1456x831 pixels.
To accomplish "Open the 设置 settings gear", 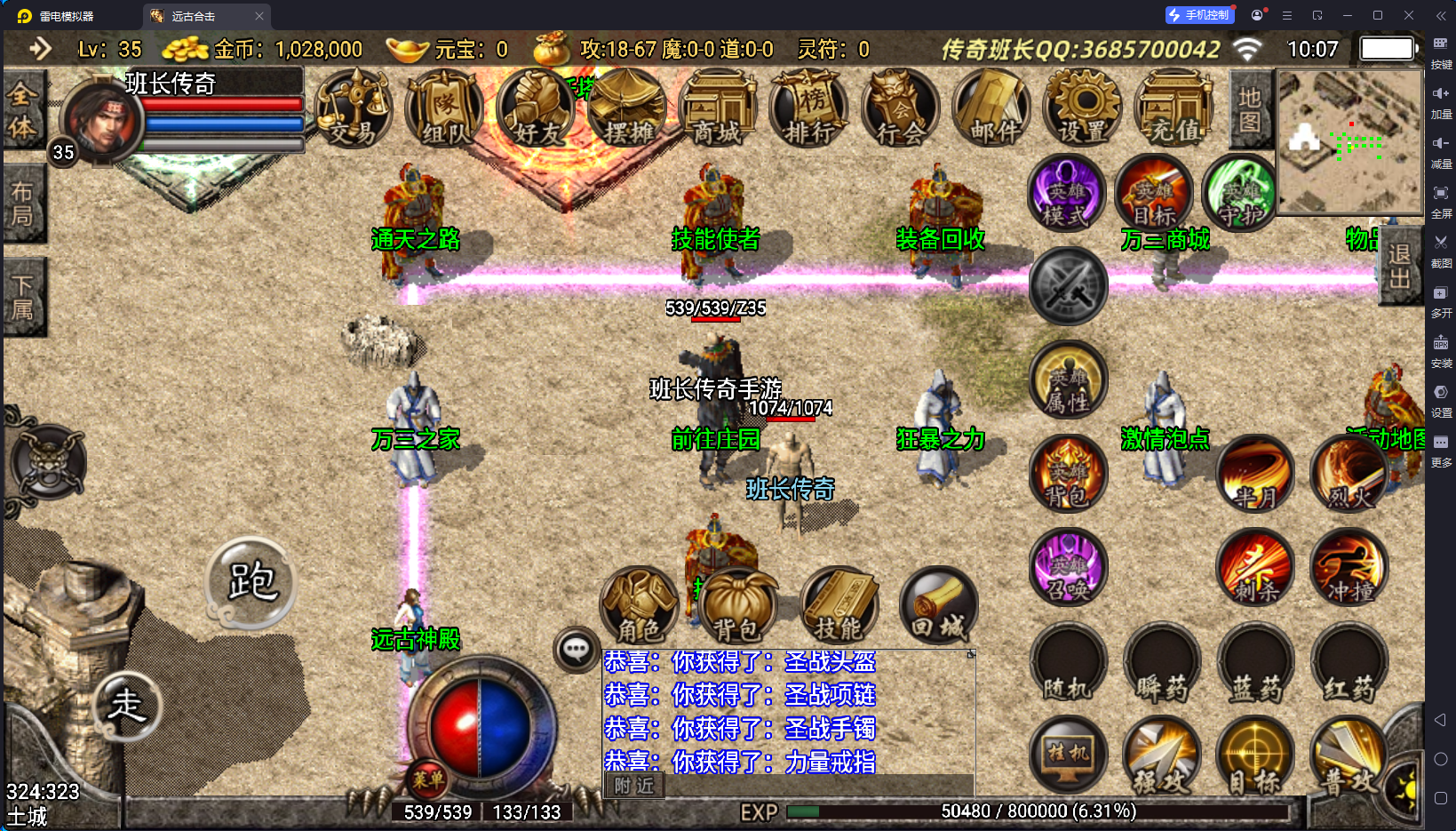I will pos(1084,109).
